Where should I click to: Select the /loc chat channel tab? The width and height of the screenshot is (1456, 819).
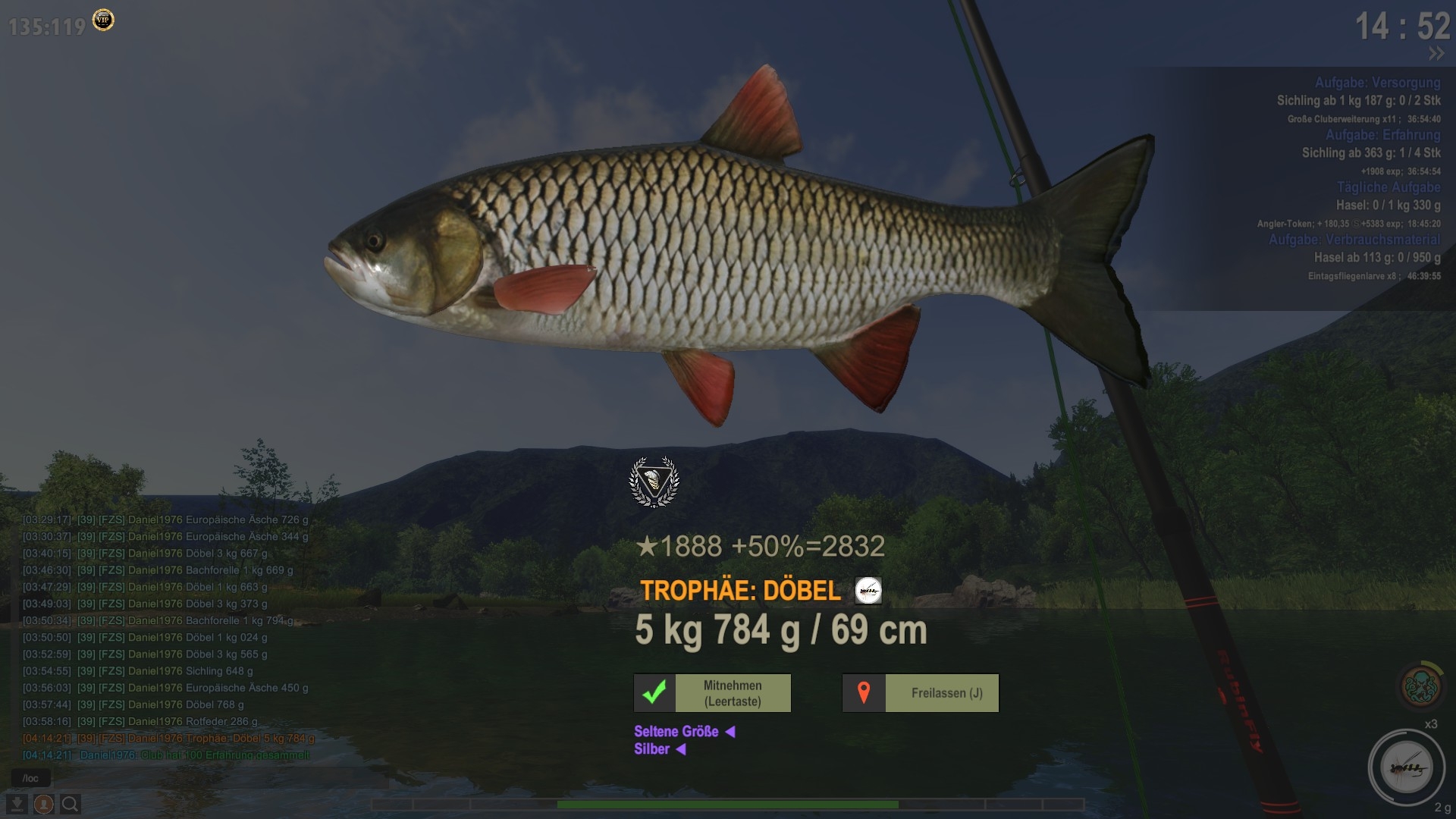click(x=30, y=779)
